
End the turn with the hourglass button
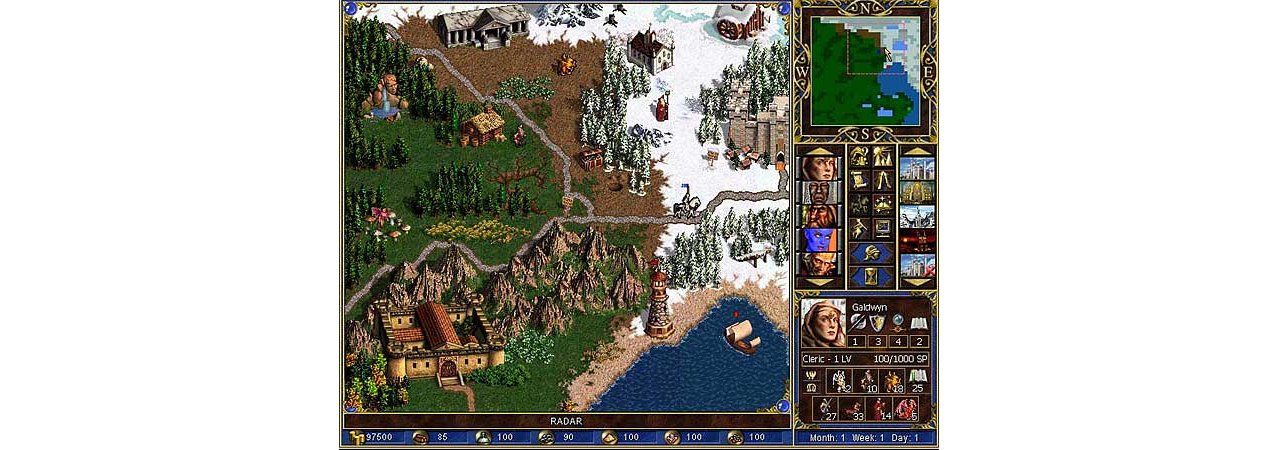click(x=870, y=277)
